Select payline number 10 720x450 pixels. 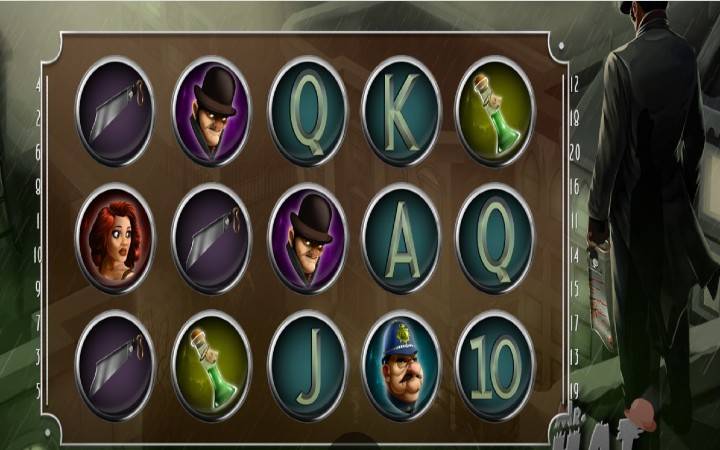click(38, 254)
